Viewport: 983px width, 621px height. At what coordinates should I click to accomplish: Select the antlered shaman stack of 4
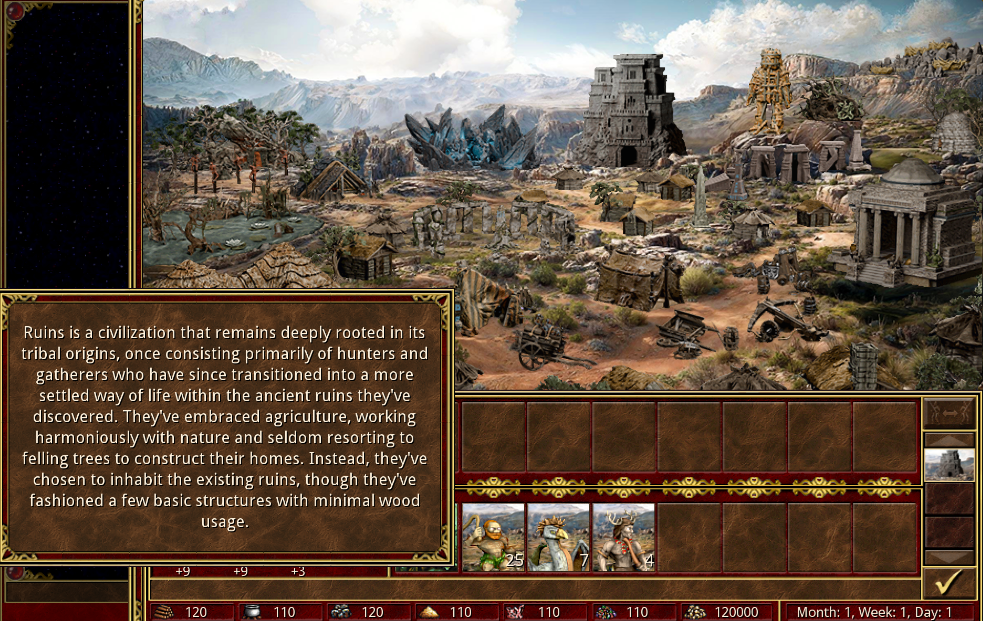[x=624, y=537]
